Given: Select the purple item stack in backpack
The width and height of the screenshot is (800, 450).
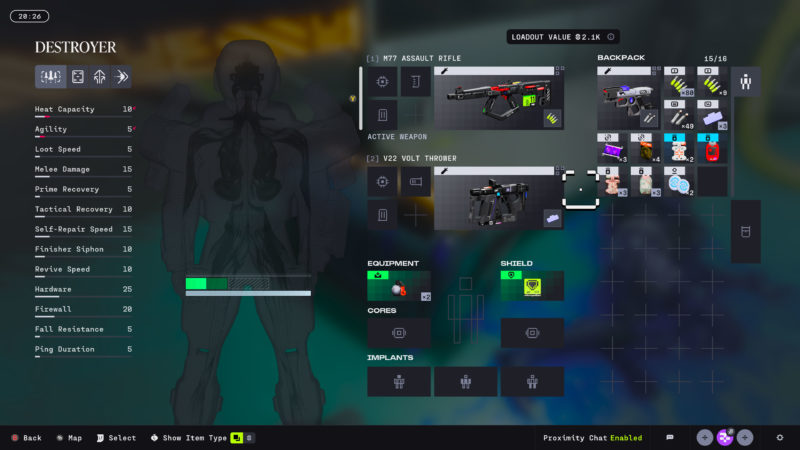Looking at the screenshot, I should point(611,149).
